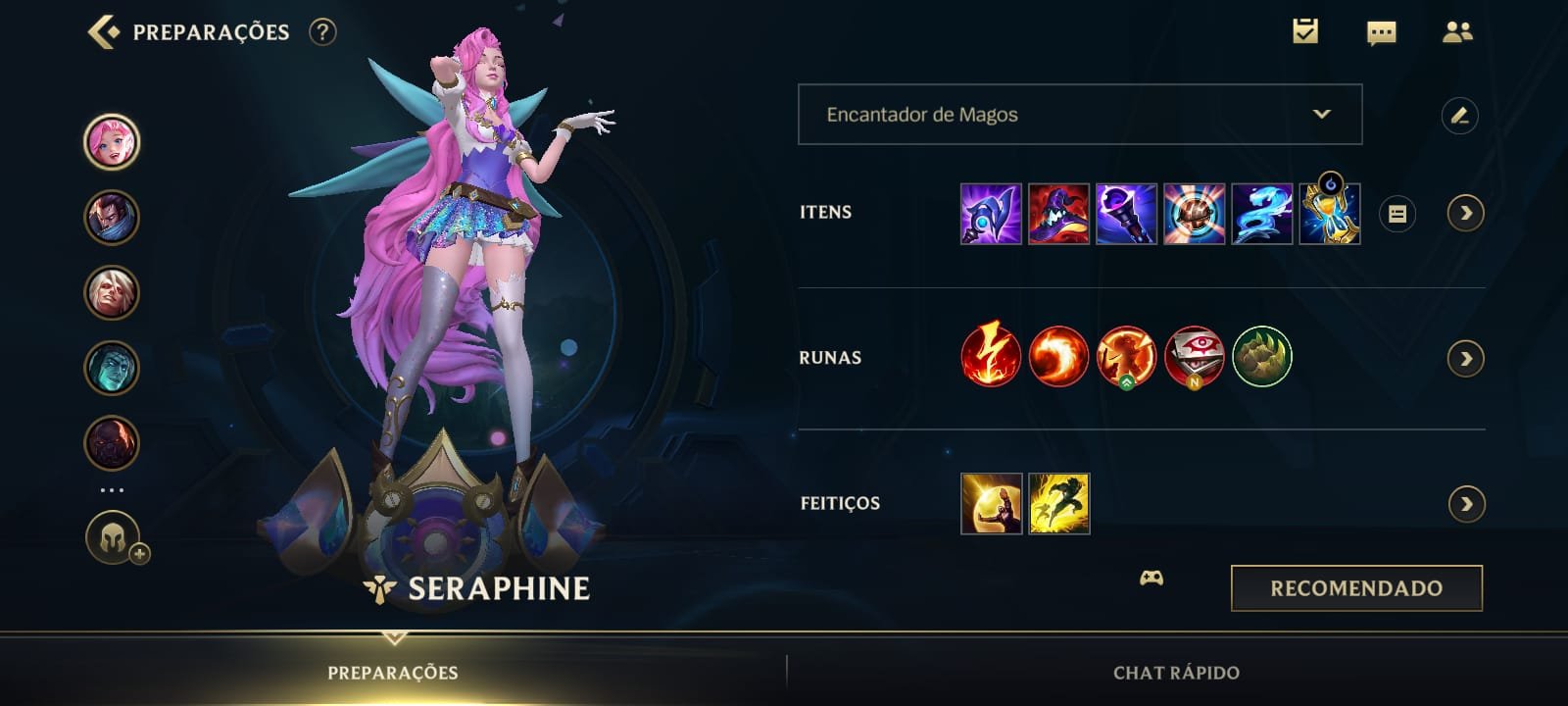Open the Encantador de Magos dropdown

pyautogui.click(x=1078, y=115)
